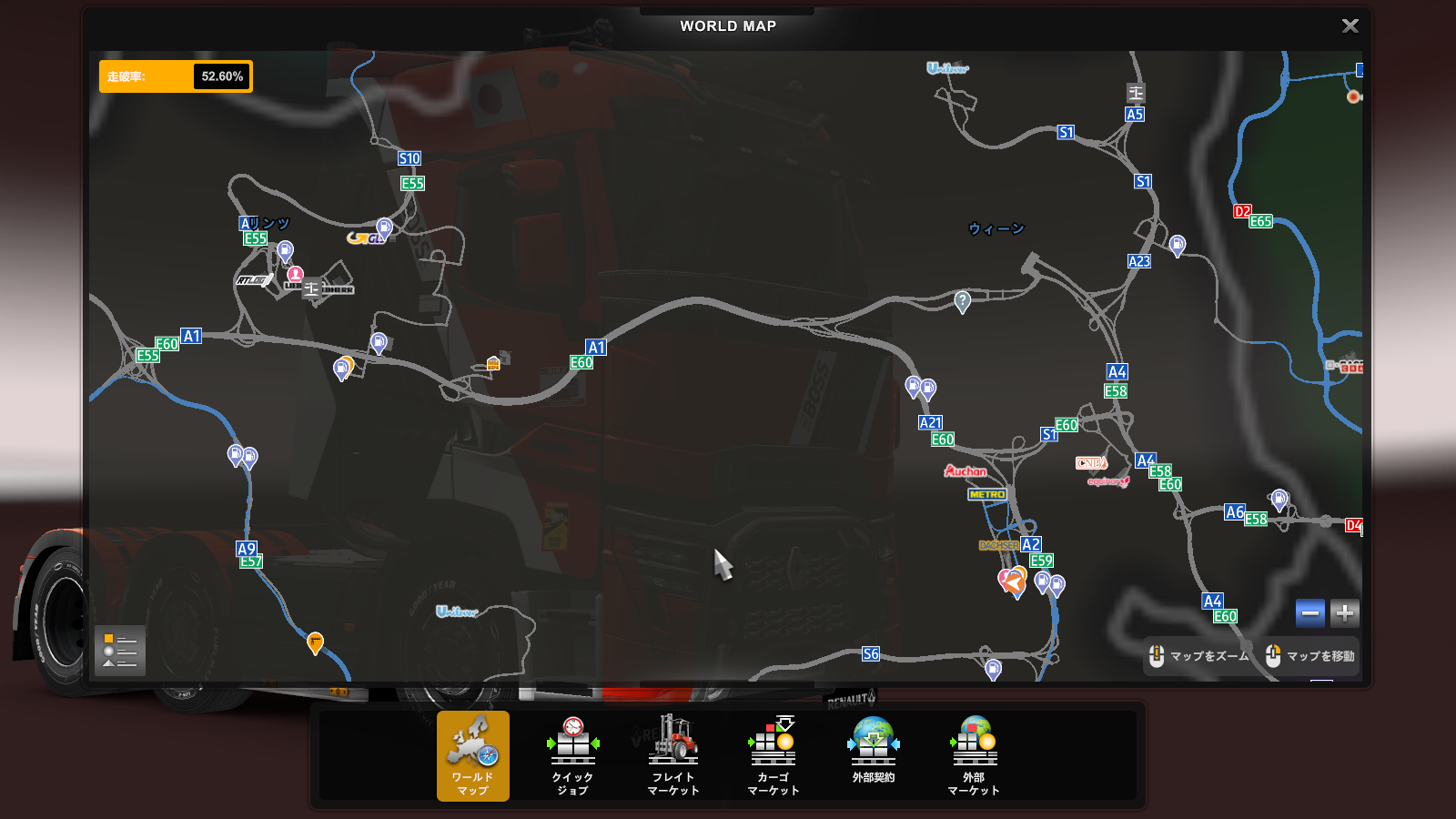This screenshot has width=1456, height=819.
Task: Click the pink recruitment agency marker
Action: click(295, 274)
